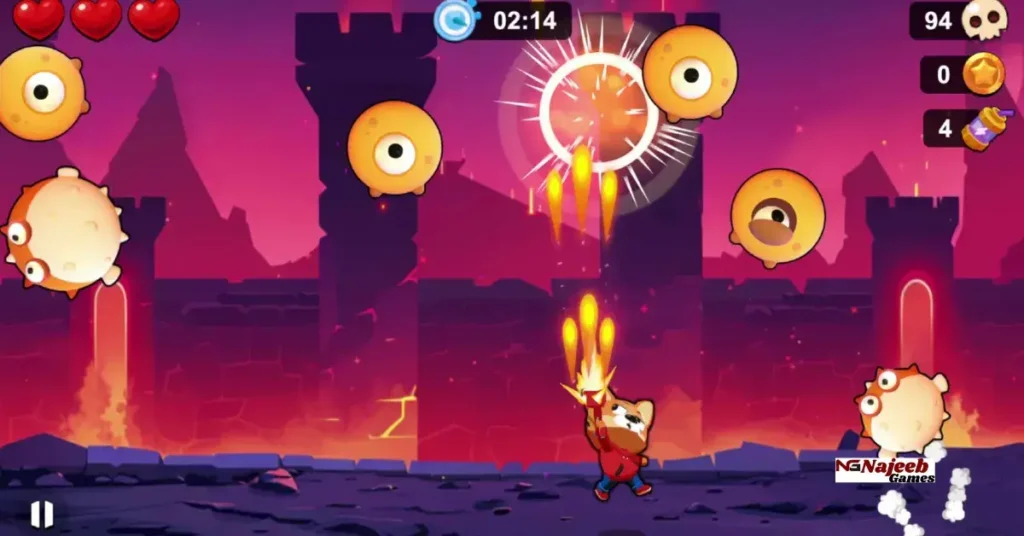Pause the game

click(41, 514)
